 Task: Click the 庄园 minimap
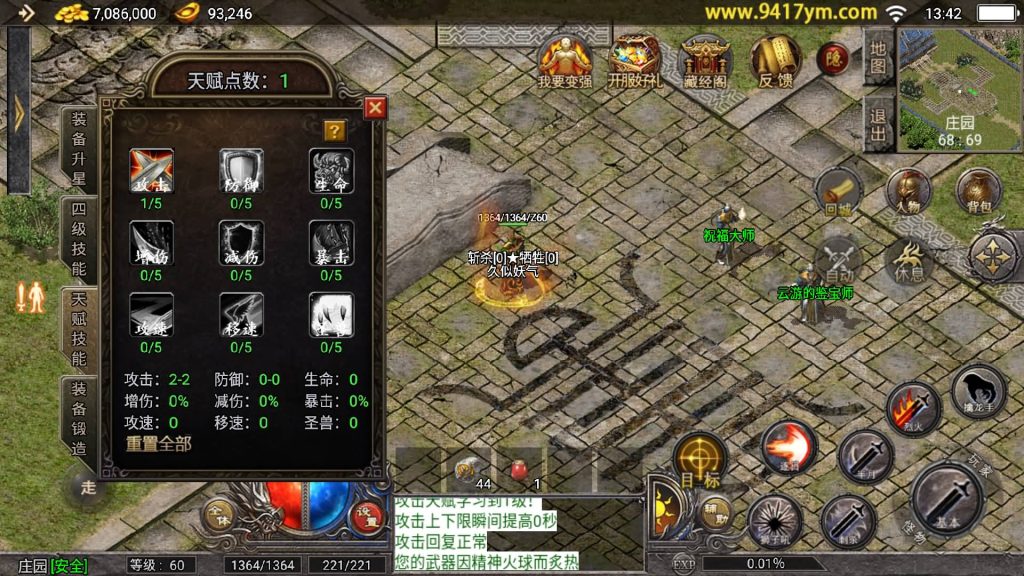click(959, 88)
